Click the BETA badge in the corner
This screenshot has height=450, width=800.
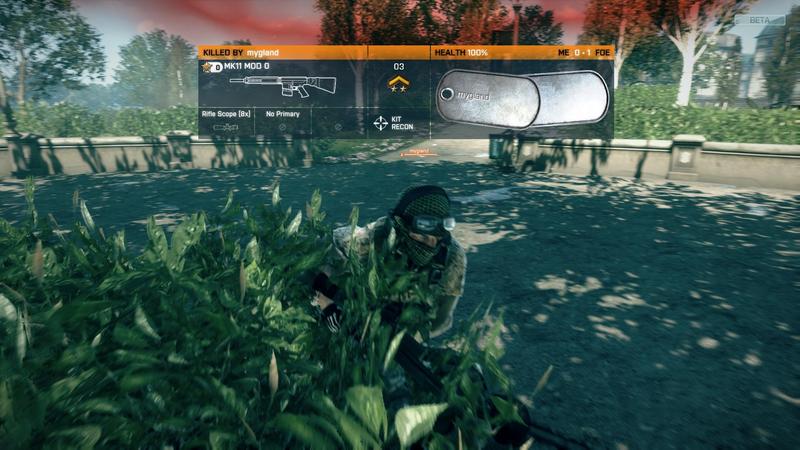pos(773,19)
